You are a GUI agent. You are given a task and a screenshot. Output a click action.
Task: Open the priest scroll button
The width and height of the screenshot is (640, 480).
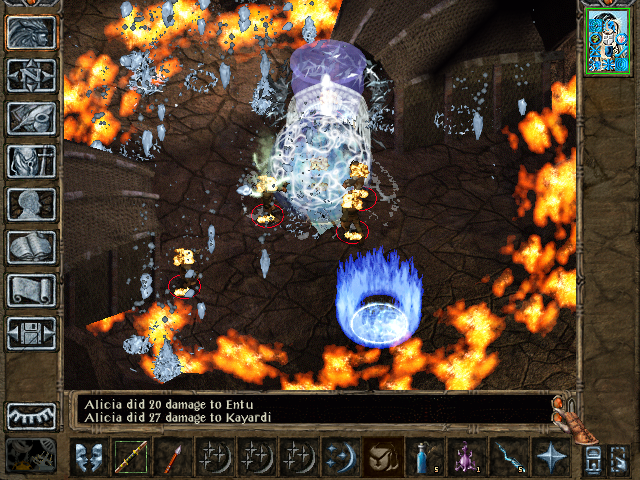click(31, 290)
